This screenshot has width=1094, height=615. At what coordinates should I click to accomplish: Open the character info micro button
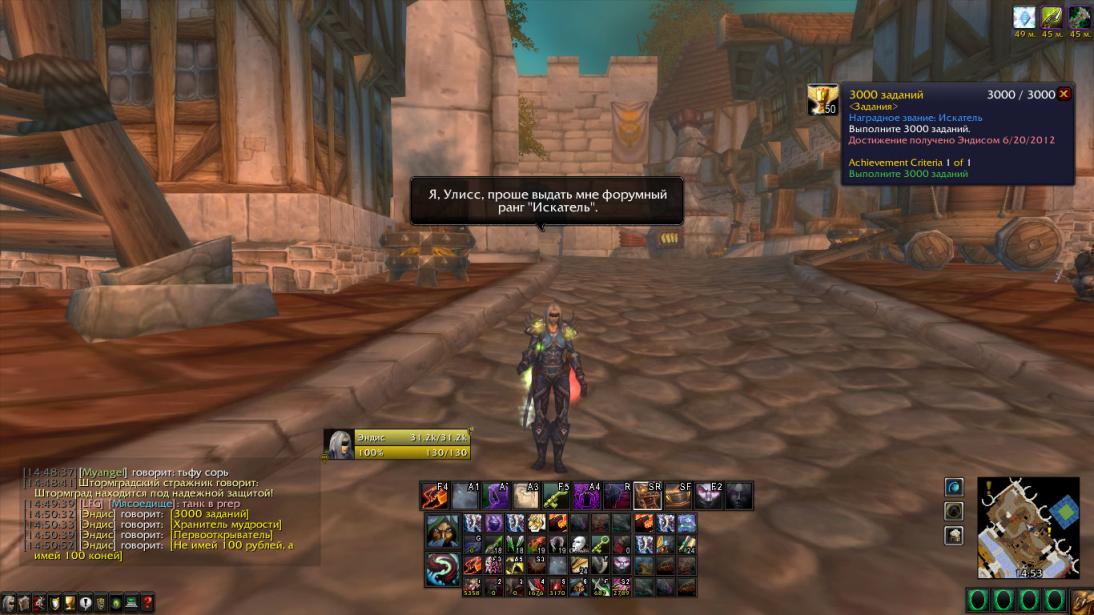click(x=9, y=603)
